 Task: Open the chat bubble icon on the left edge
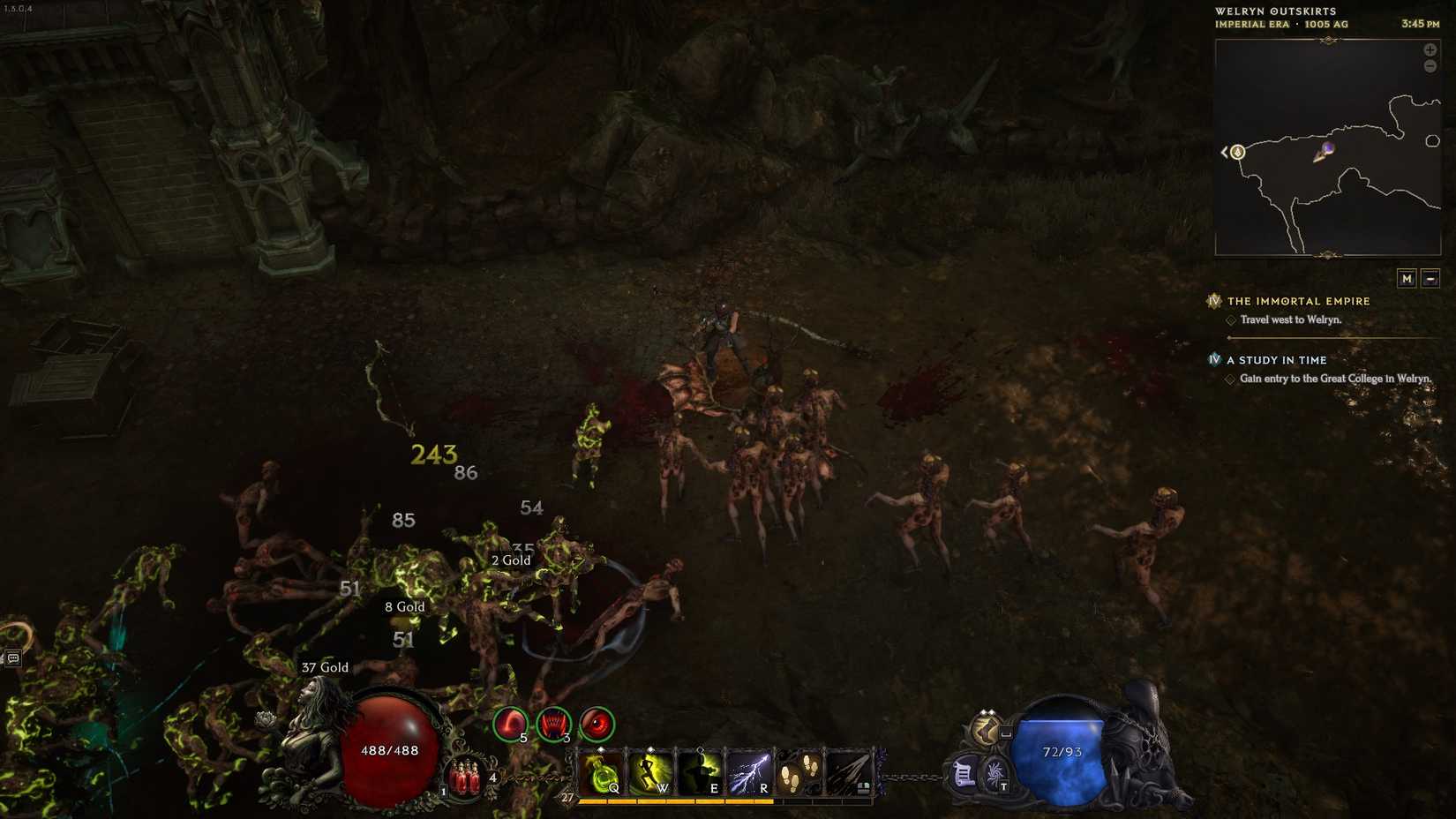[12, 656]
